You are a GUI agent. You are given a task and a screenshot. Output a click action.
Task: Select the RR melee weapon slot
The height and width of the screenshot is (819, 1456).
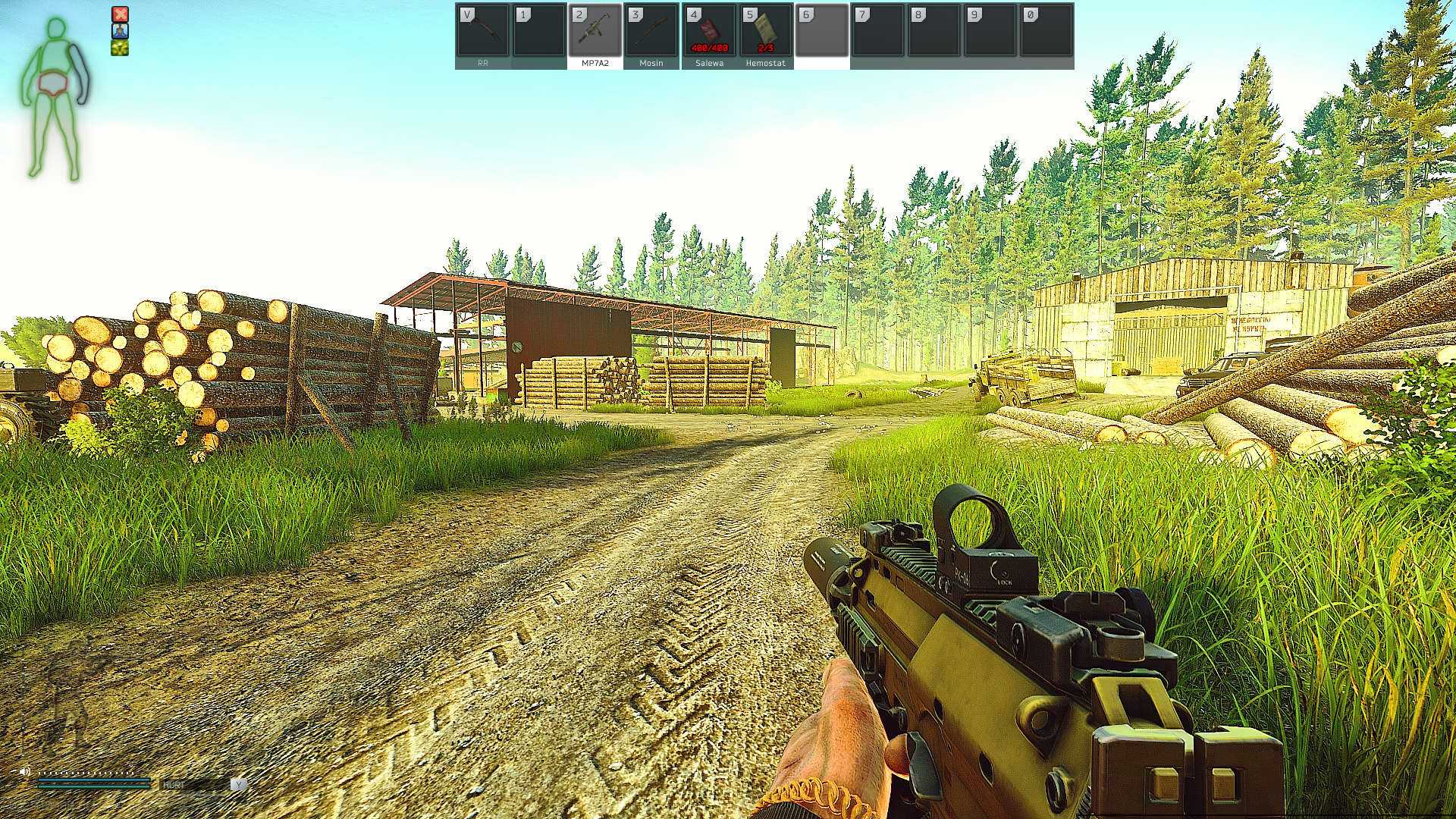(483, 34)
